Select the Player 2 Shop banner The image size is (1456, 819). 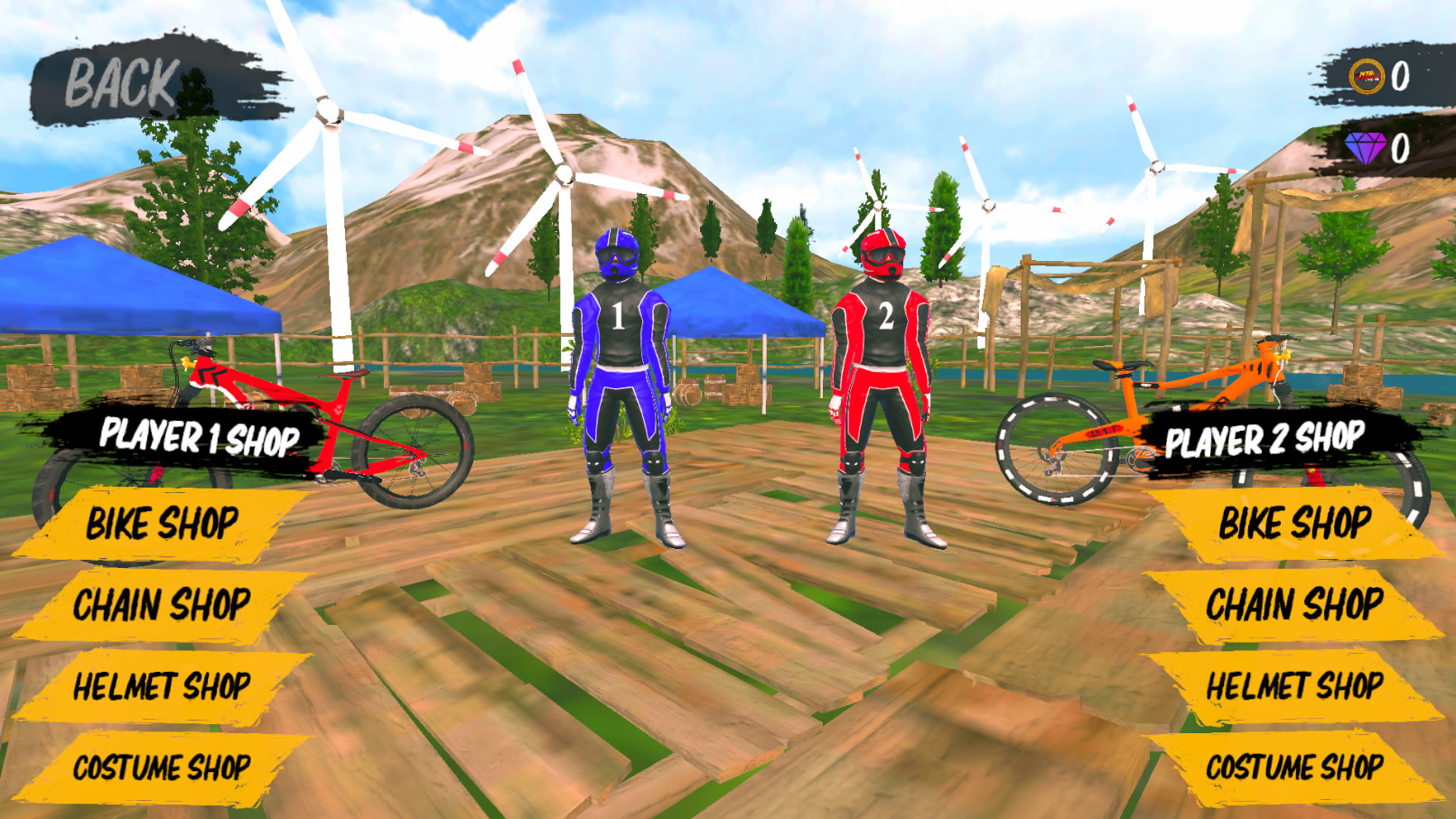coord(1263,442)
